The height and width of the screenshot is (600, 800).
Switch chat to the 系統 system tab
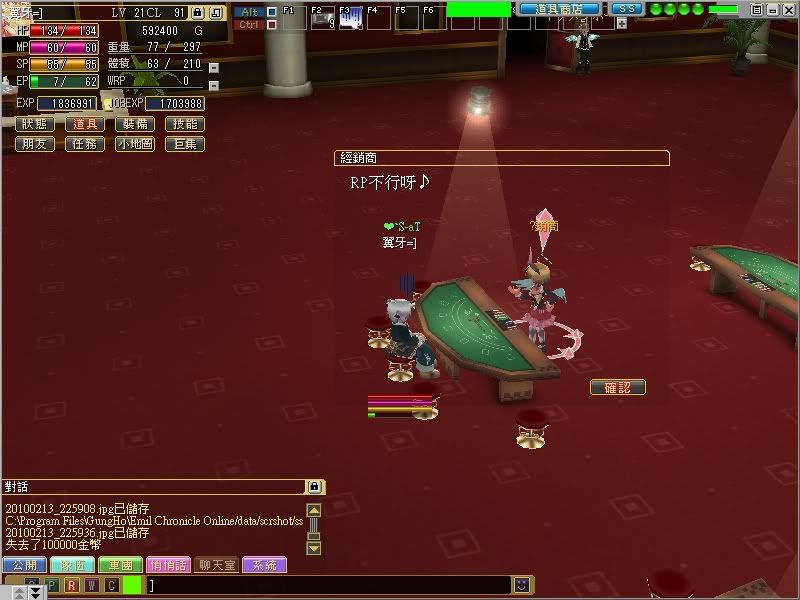[x=264, y=565]
